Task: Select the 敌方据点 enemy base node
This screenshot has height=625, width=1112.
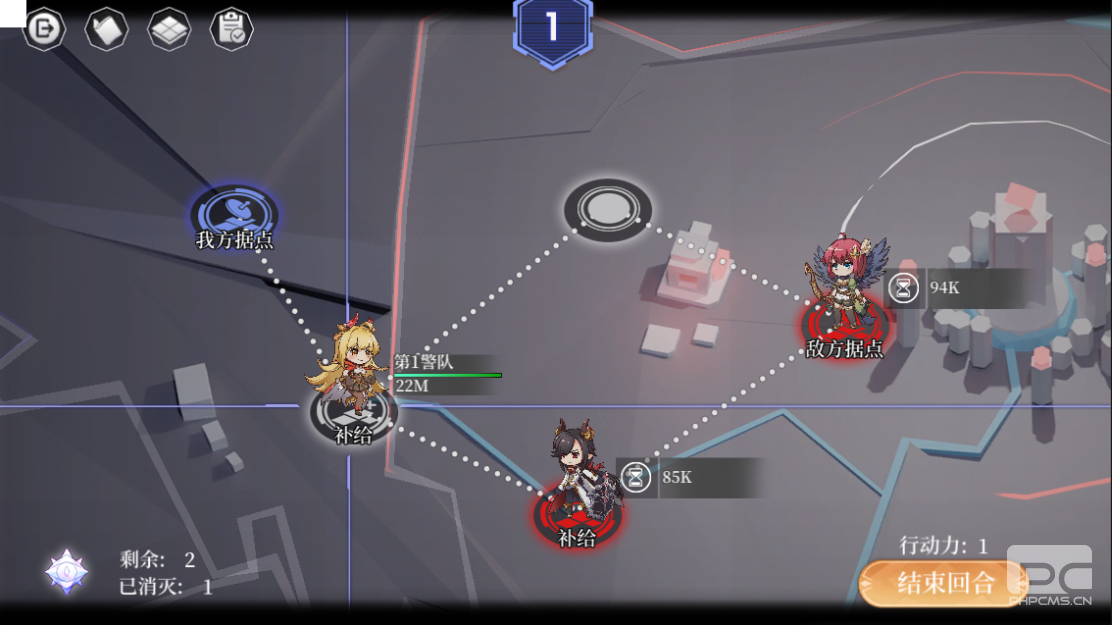Action: [845, 326]
